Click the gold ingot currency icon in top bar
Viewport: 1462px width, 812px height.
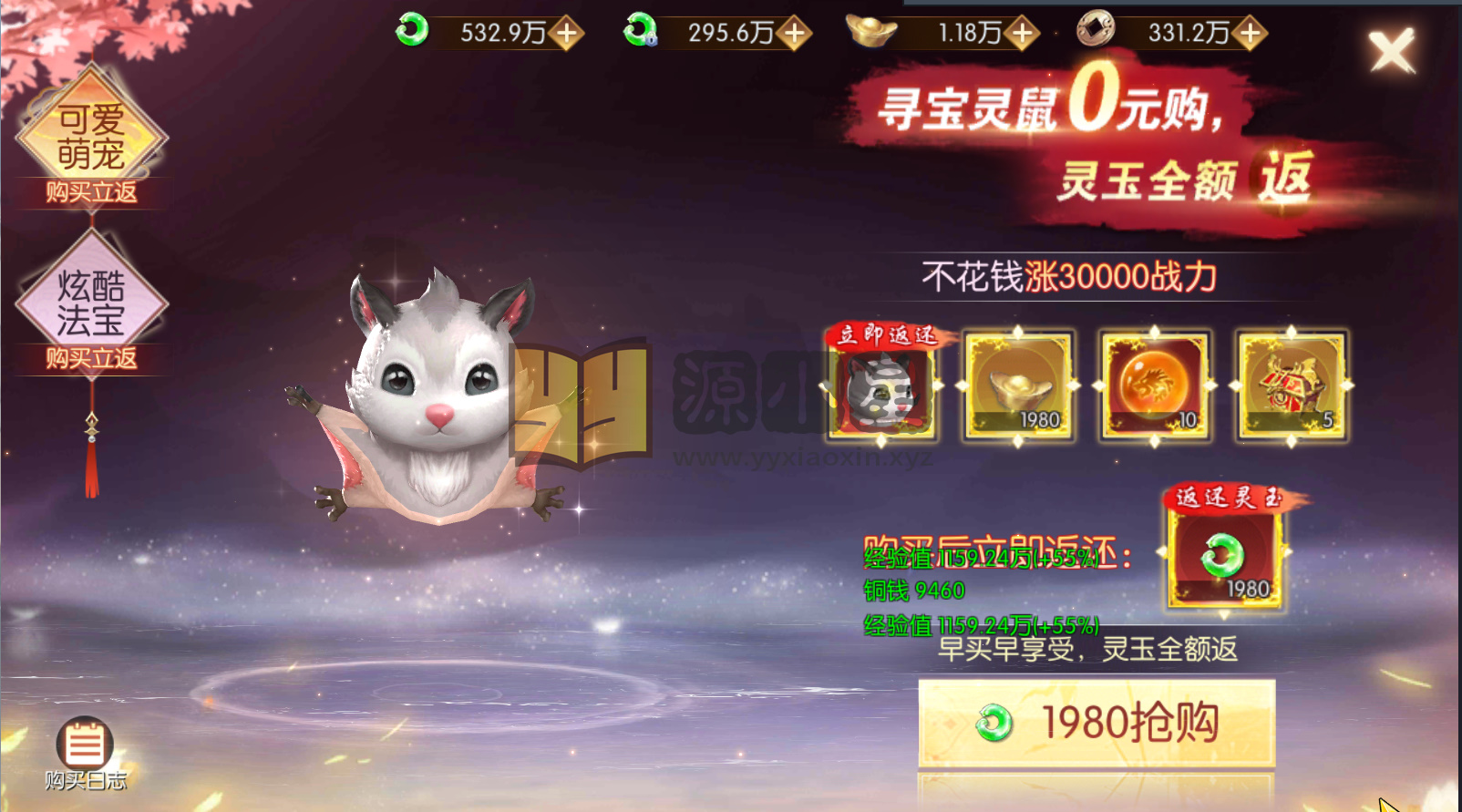[x=868, y=30]
